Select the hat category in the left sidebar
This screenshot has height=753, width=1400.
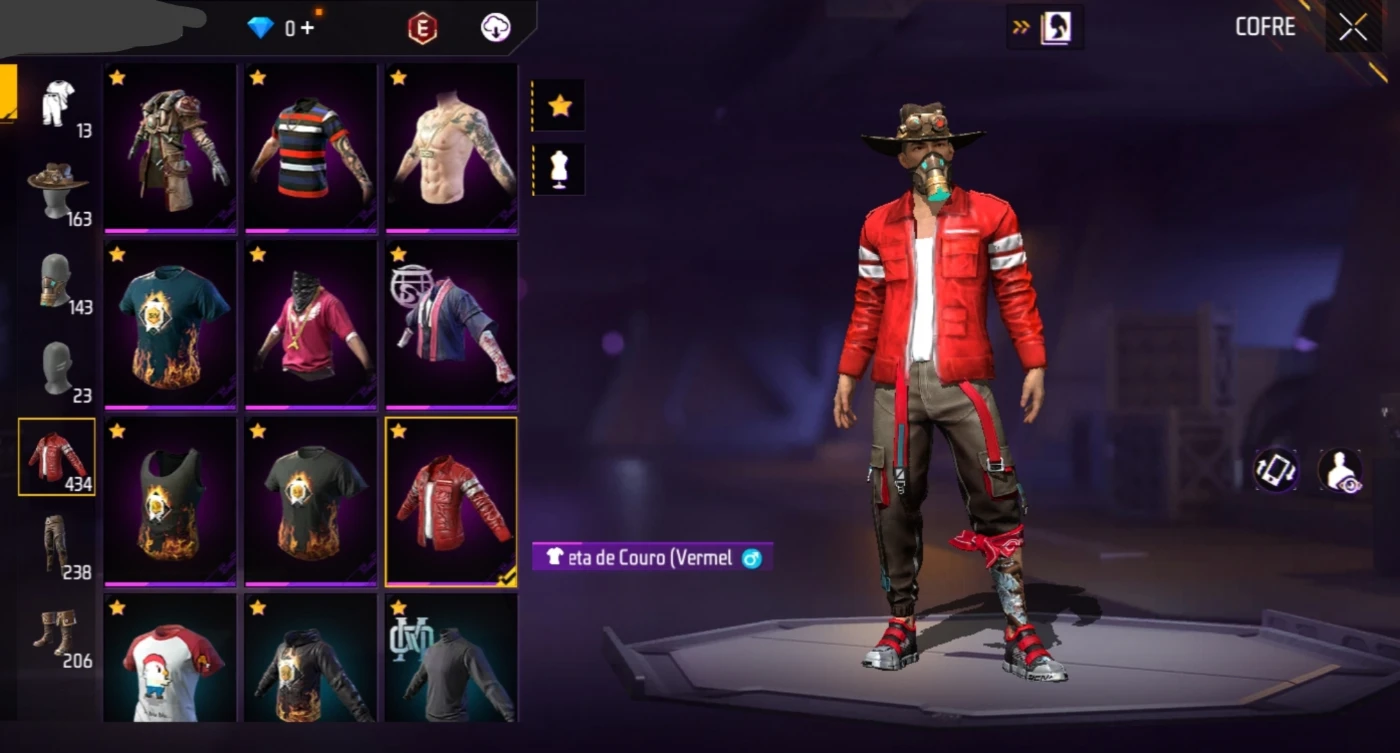tap(57, 185)
